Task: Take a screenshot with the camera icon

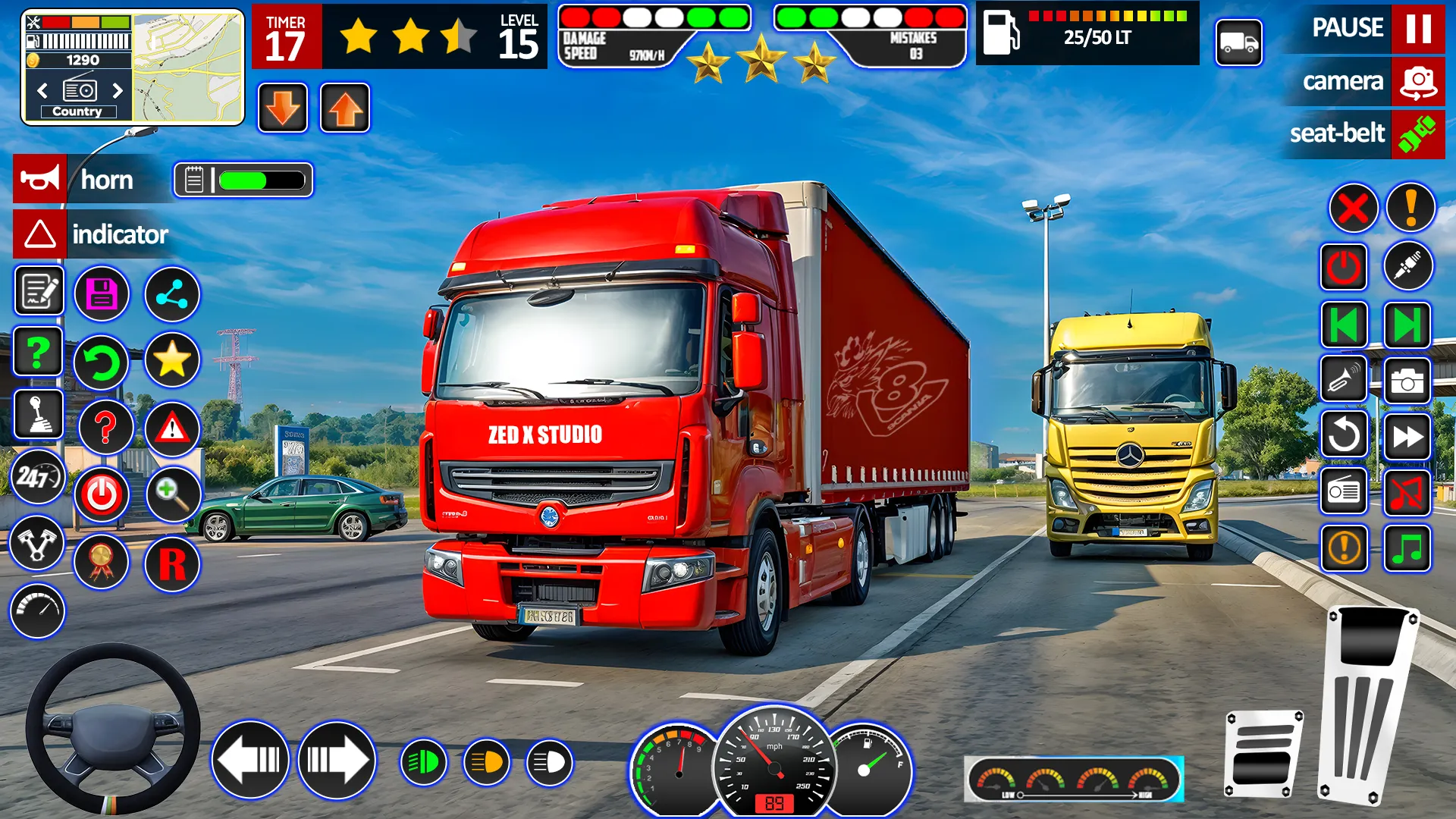Action: pyautogui.click(x=1407, y=379)
